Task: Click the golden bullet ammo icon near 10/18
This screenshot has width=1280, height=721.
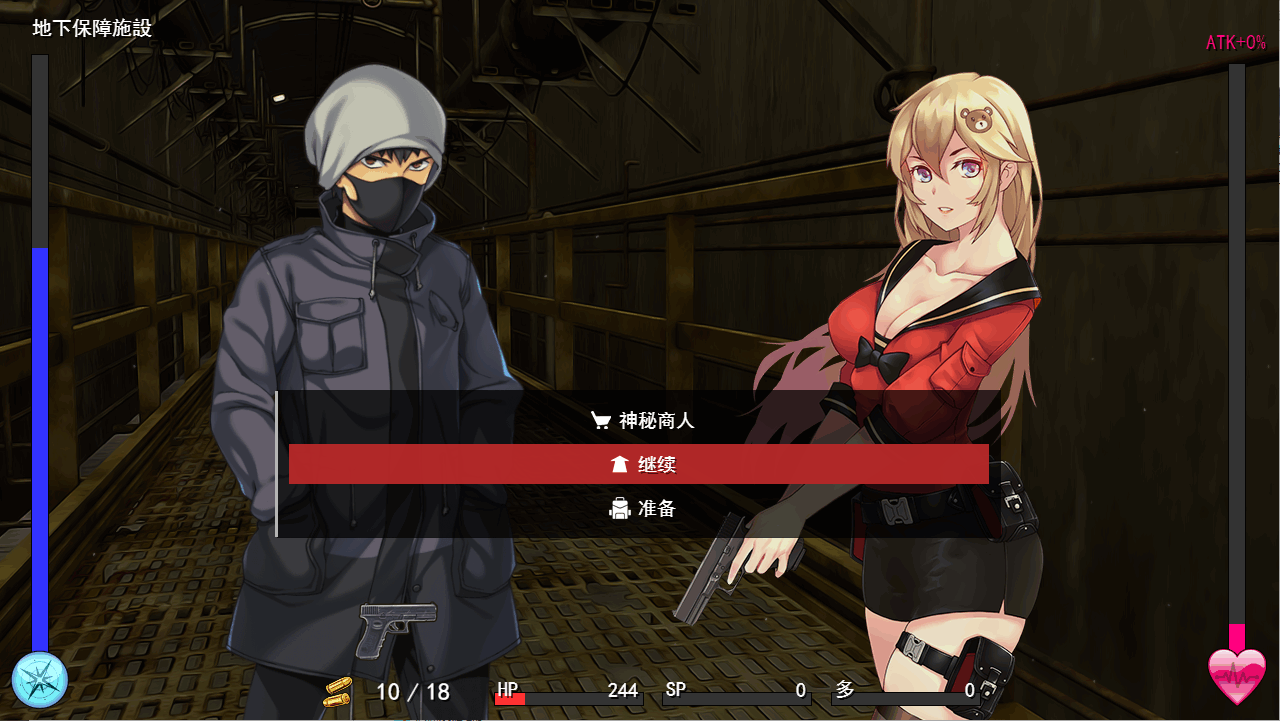Action: click(339, 691)
